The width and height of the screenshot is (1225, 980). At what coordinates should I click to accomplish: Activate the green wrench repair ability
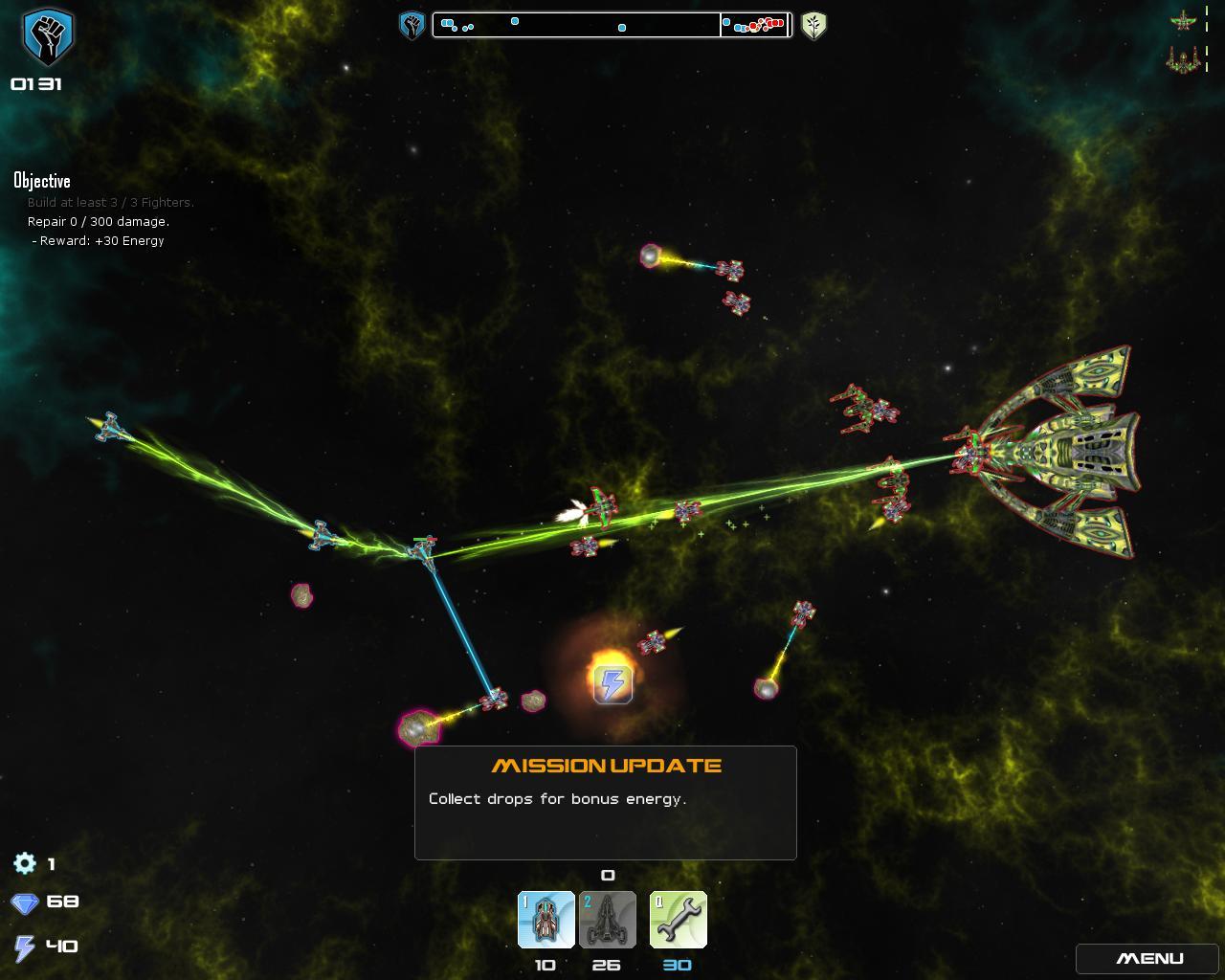[x=678, y=920]
